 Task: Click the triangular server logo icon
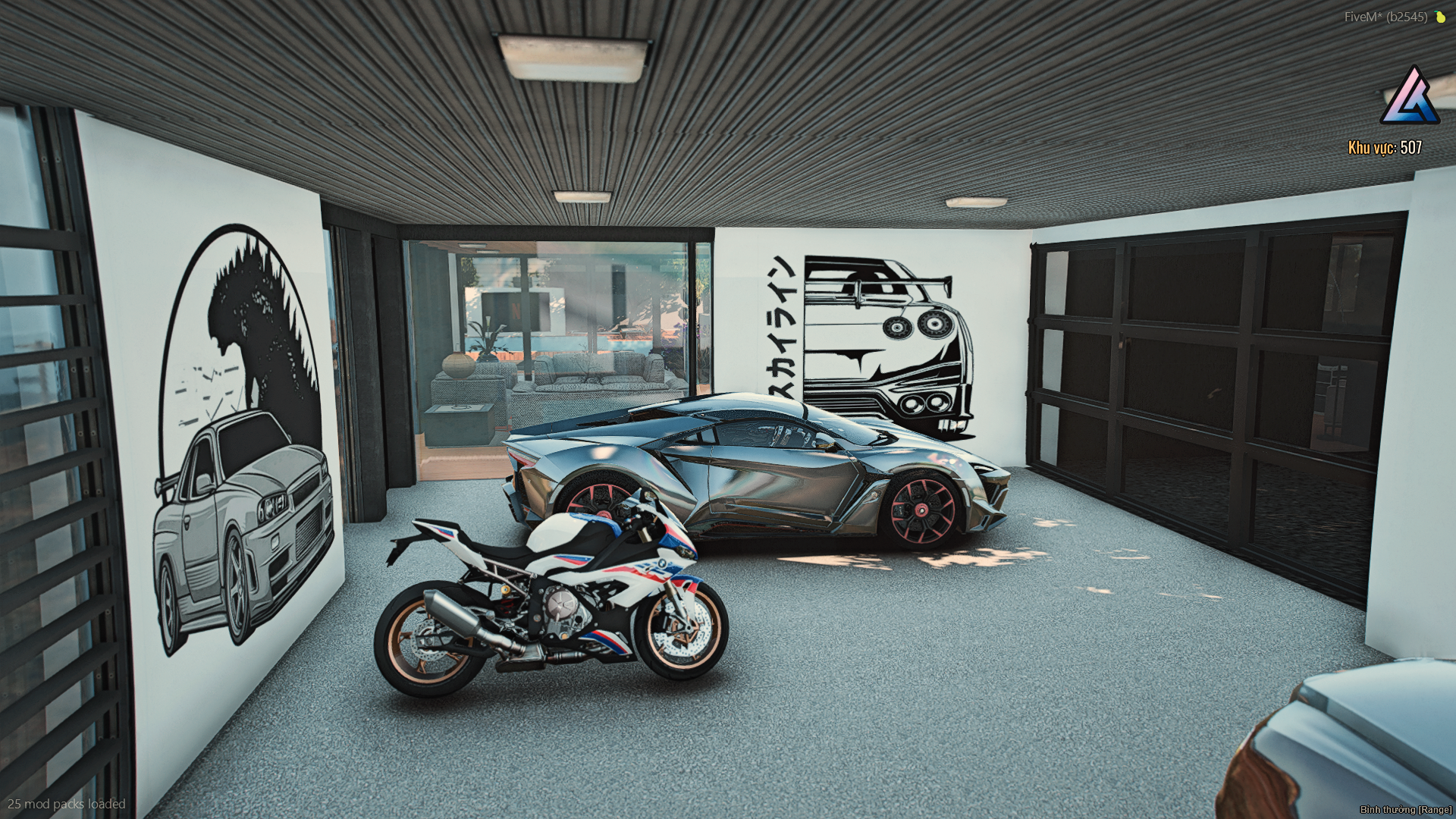pos(1410,97)
